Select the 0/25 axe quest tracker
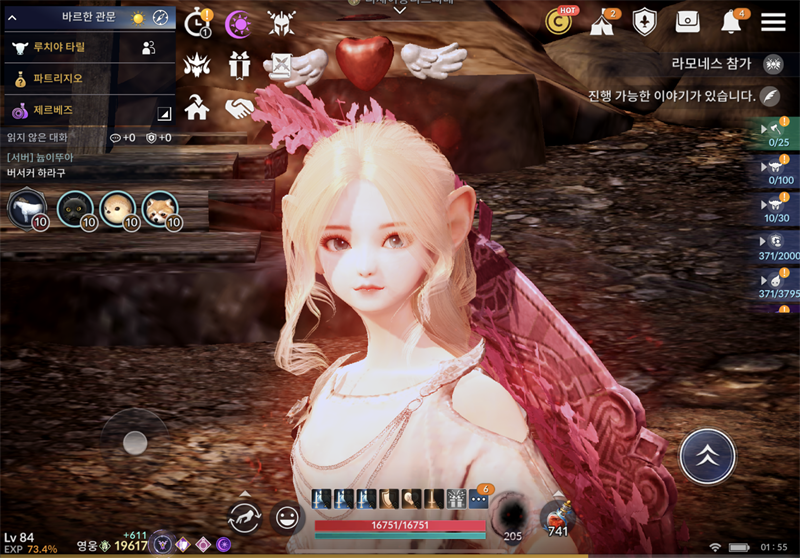800x558 pixels. tap(778, 134)
